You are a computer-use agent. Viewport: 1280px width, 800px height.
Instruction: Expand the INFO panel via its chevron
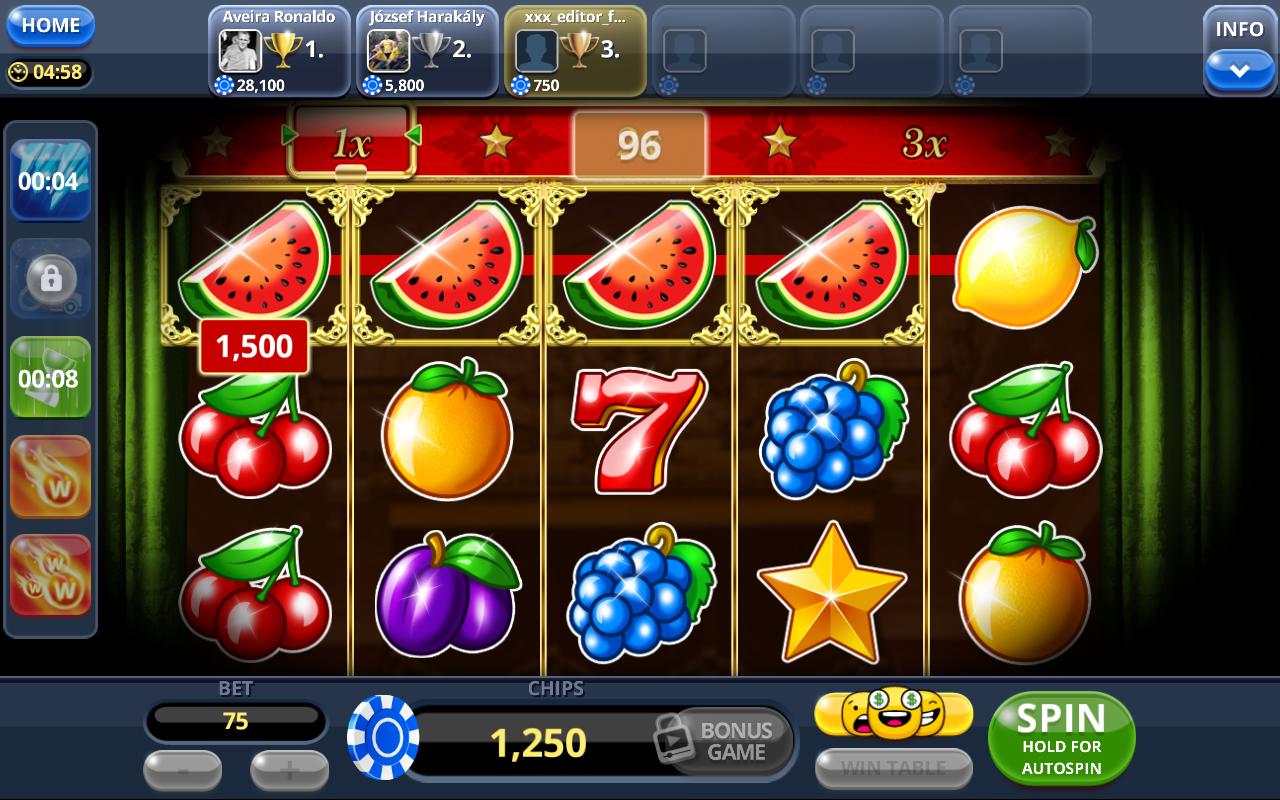(1240, 69)
